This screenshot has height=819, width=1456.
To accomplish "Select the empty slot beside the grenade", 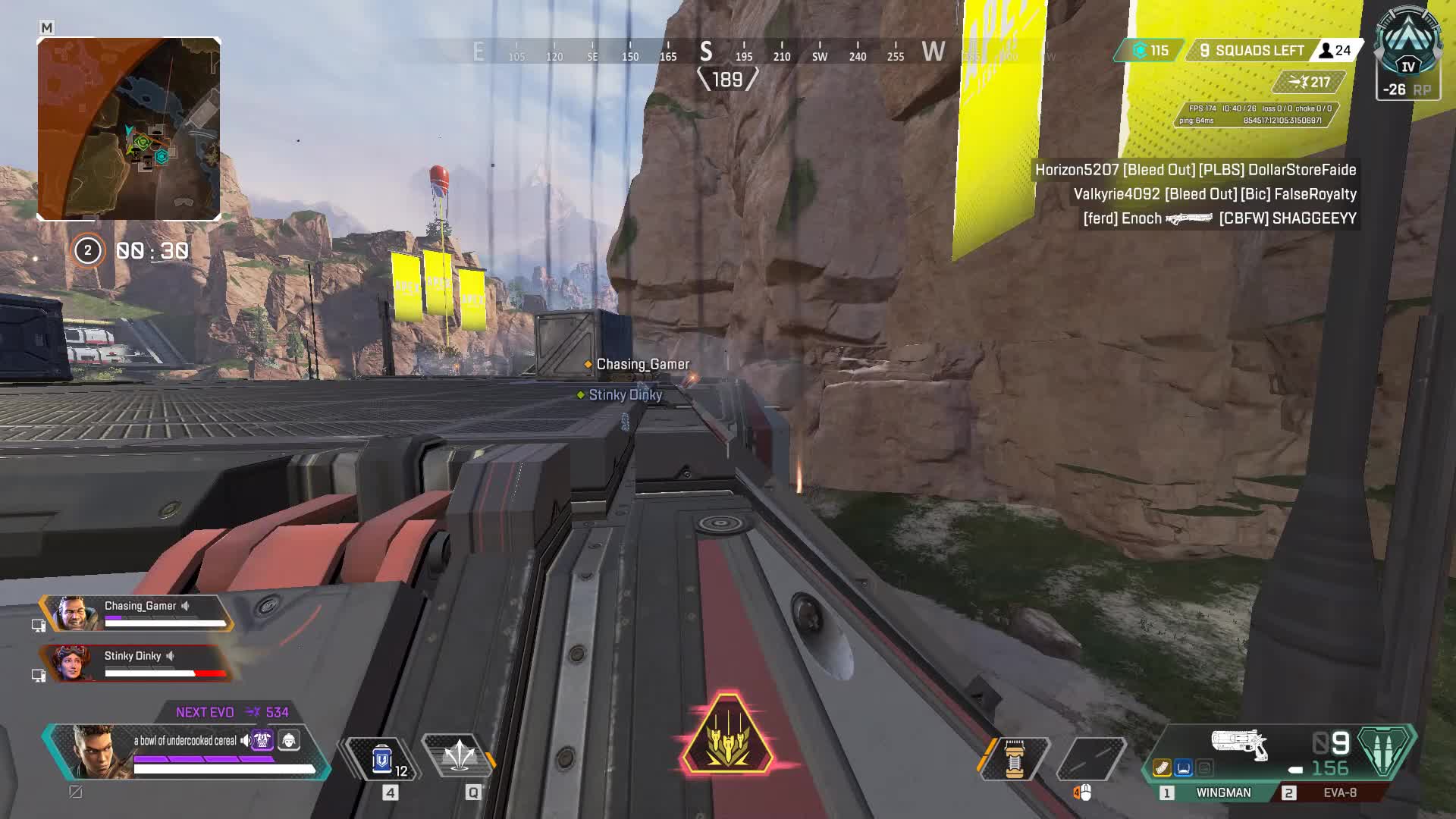I will pyautogui.click(x=1090, y=758).
